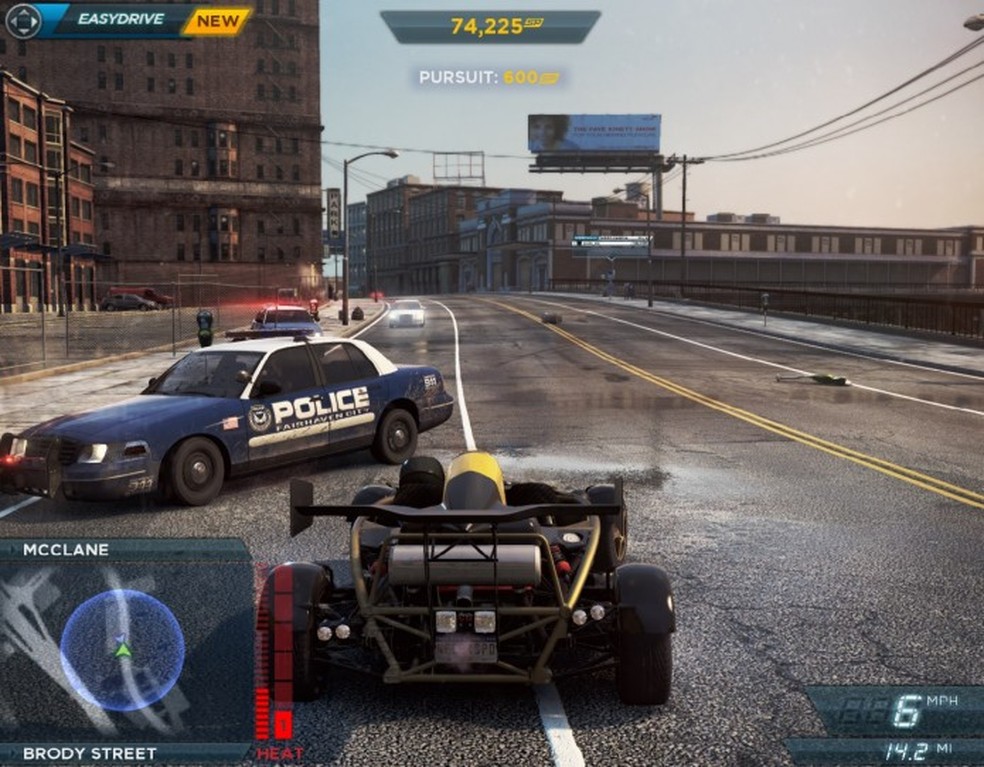Viewport: 984px width, 767px height.
Task: Select the NEW notification badge
Action: [218, 20]
